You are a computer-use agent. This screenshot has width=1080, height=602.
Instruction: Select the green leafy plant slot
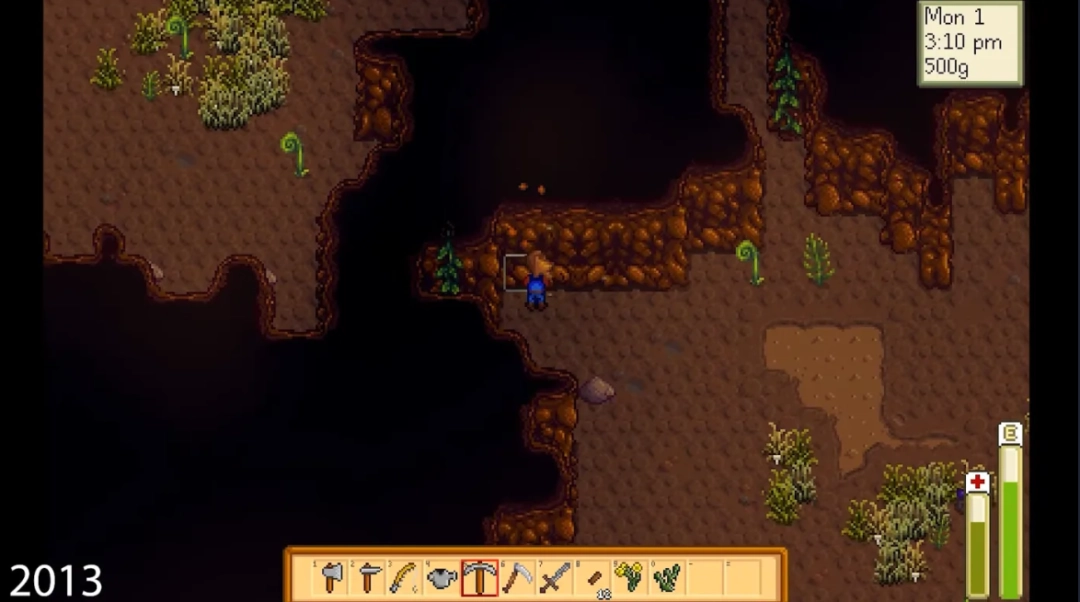point(666,577)
